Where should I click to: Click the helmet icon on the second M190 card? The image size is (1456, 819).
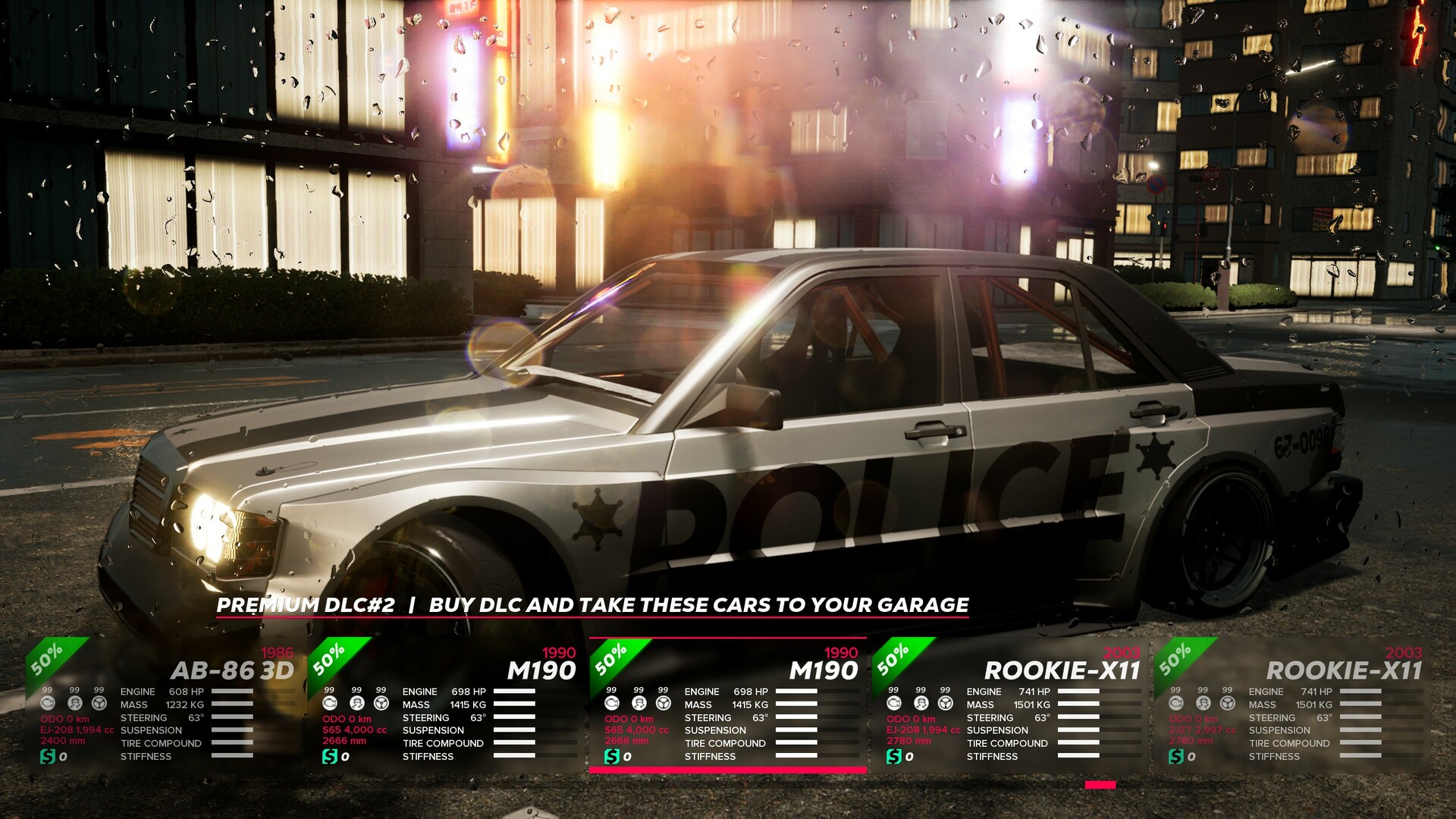(639, 704)
